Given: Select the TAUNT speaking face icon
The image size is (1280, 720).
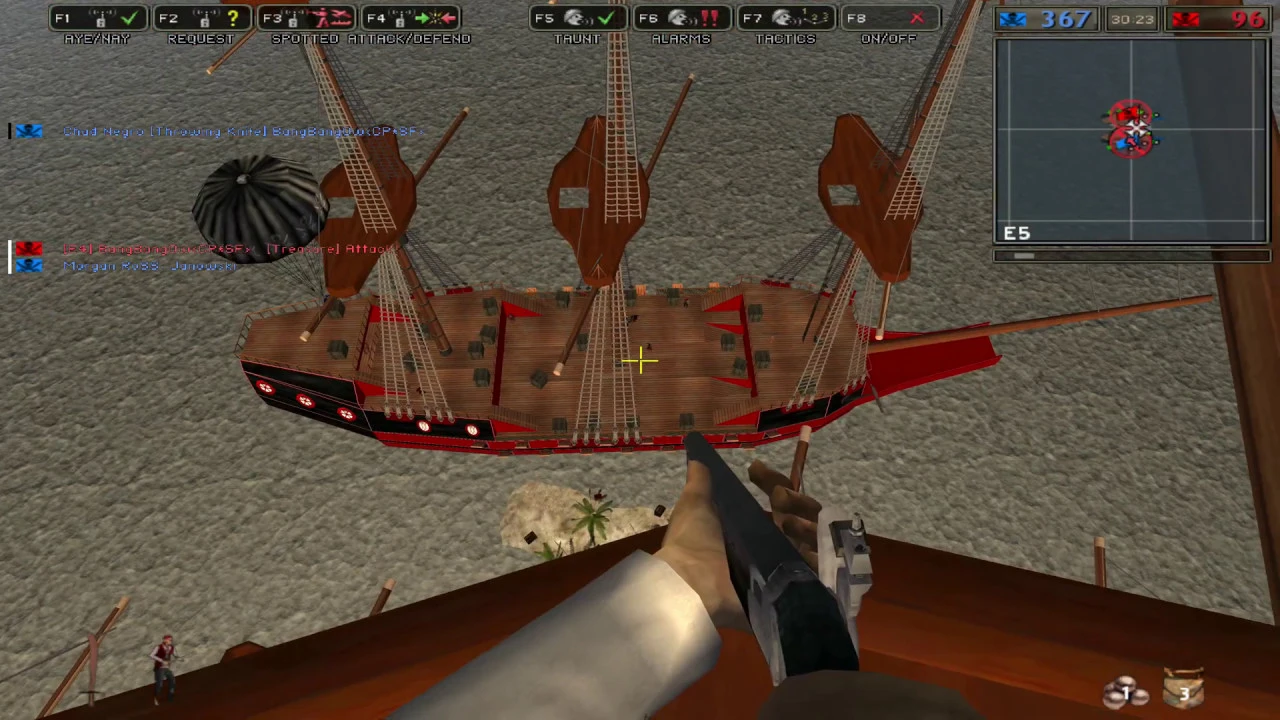Looking at the screenshot, I should click(575, 18).
